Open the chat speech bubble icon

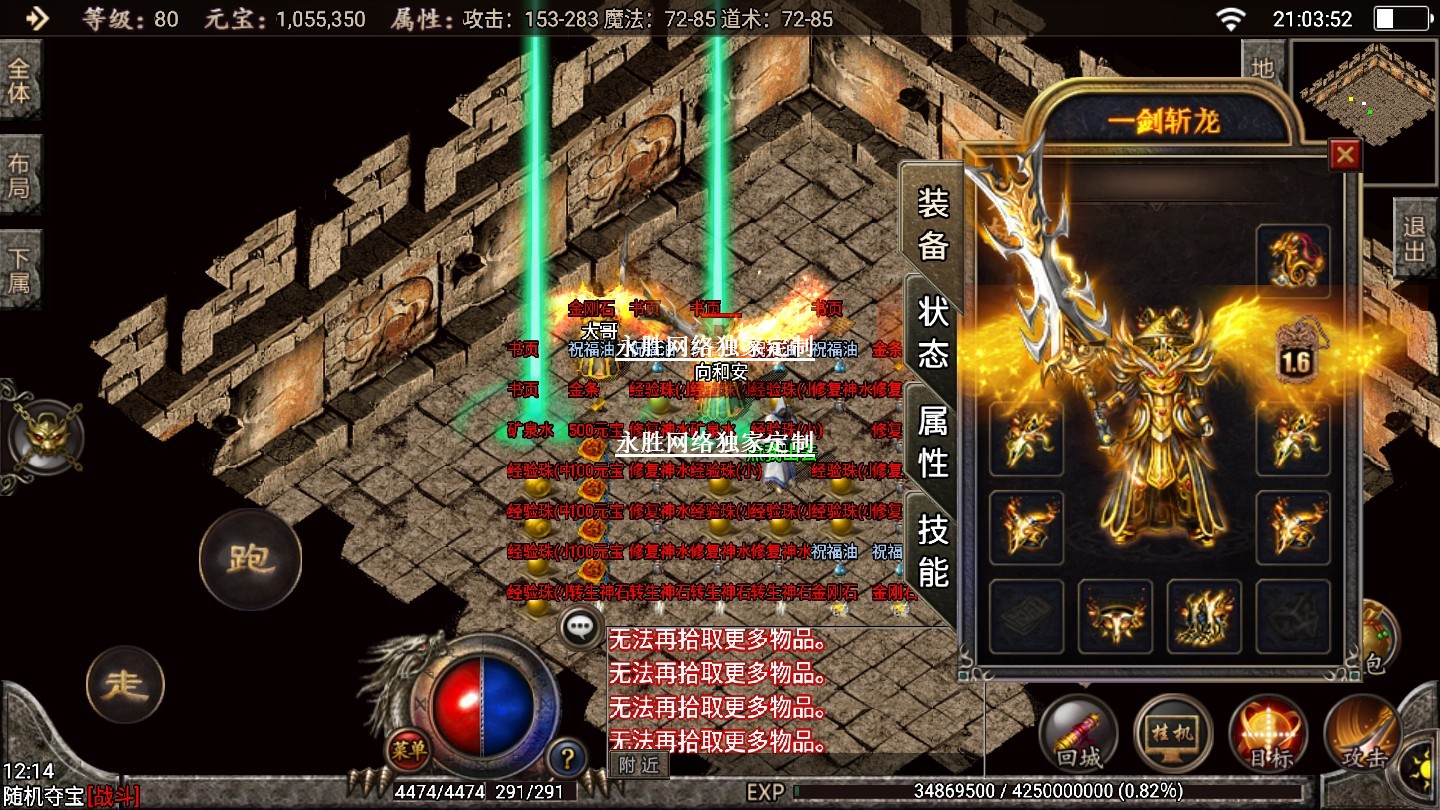[580, 628]
